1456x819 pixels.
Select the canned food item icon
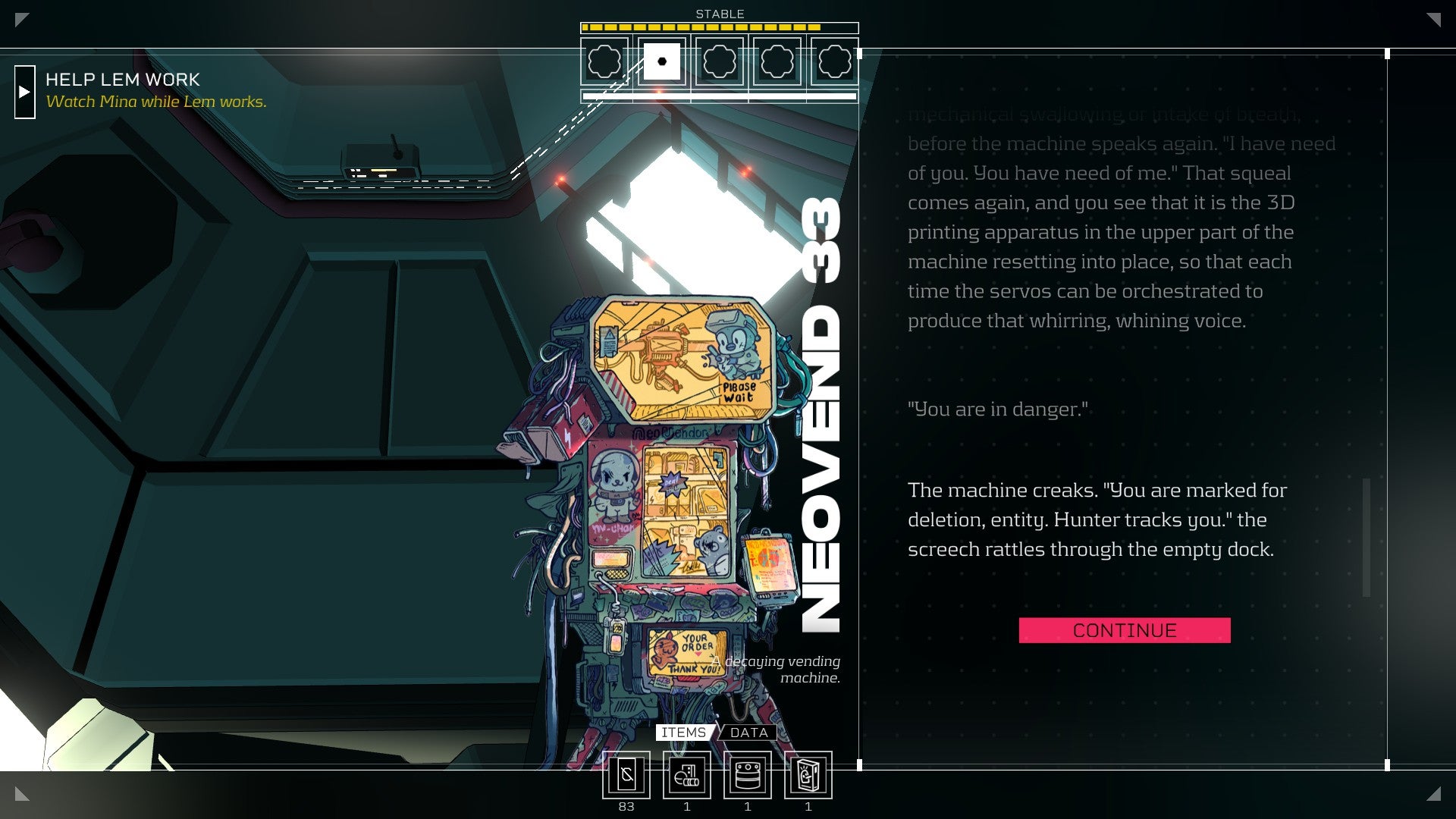click(747, 776)
